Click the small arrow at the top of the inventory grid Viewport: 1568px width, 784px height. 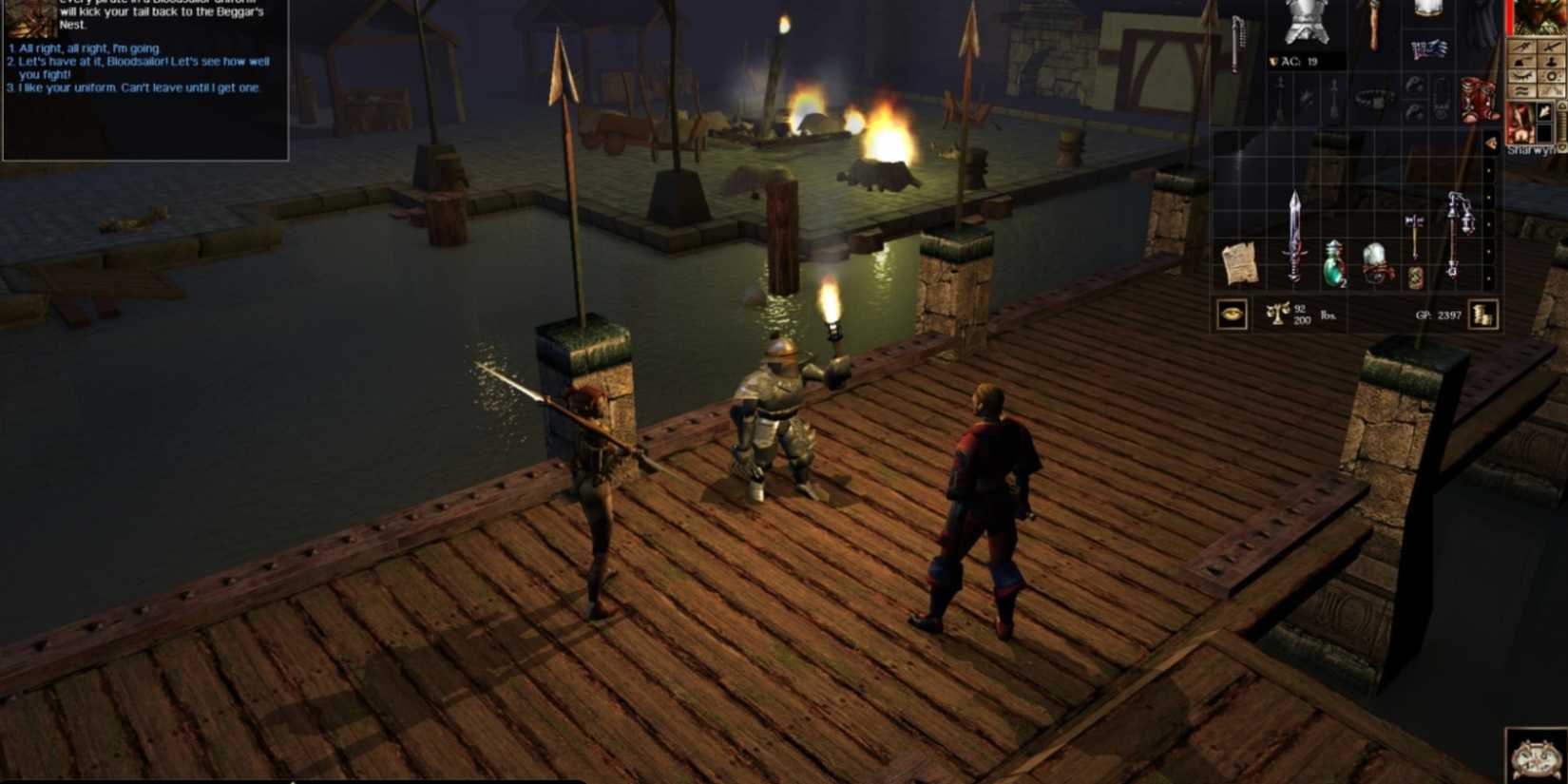coord(1491,143)
